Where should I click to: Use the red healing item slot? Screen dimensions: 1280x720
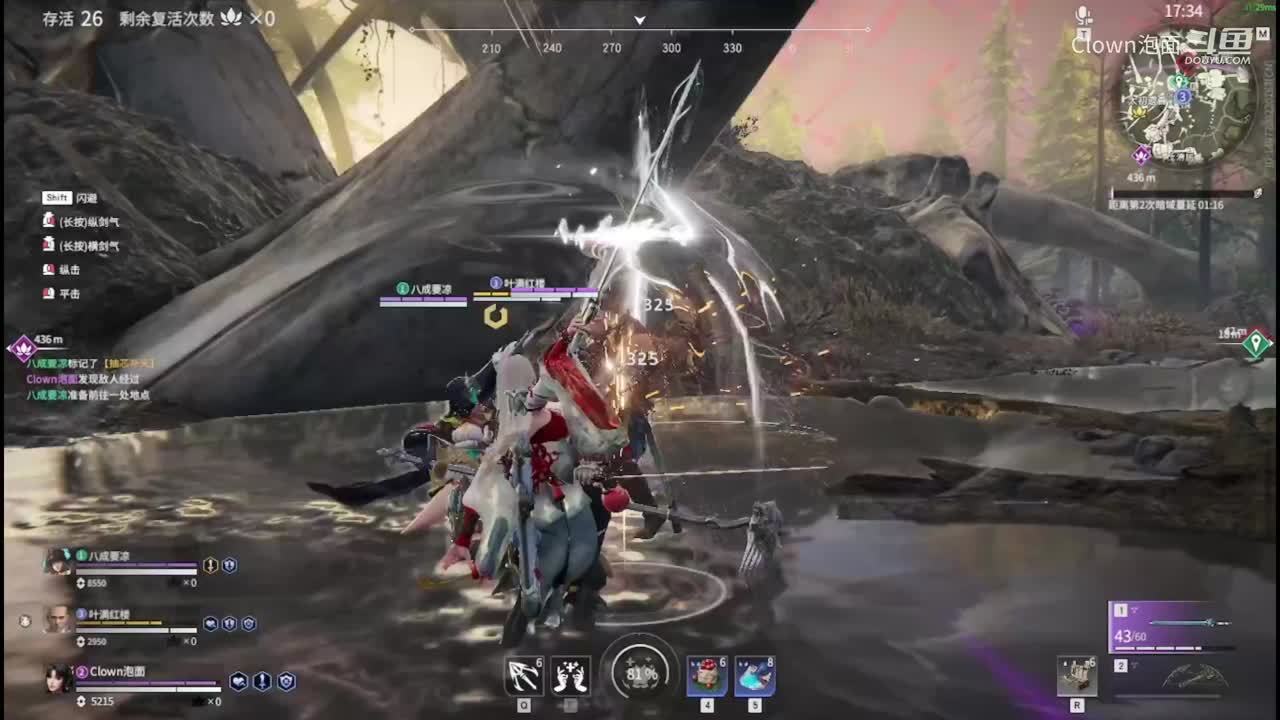pyautogui.click(x=706, y=676)
